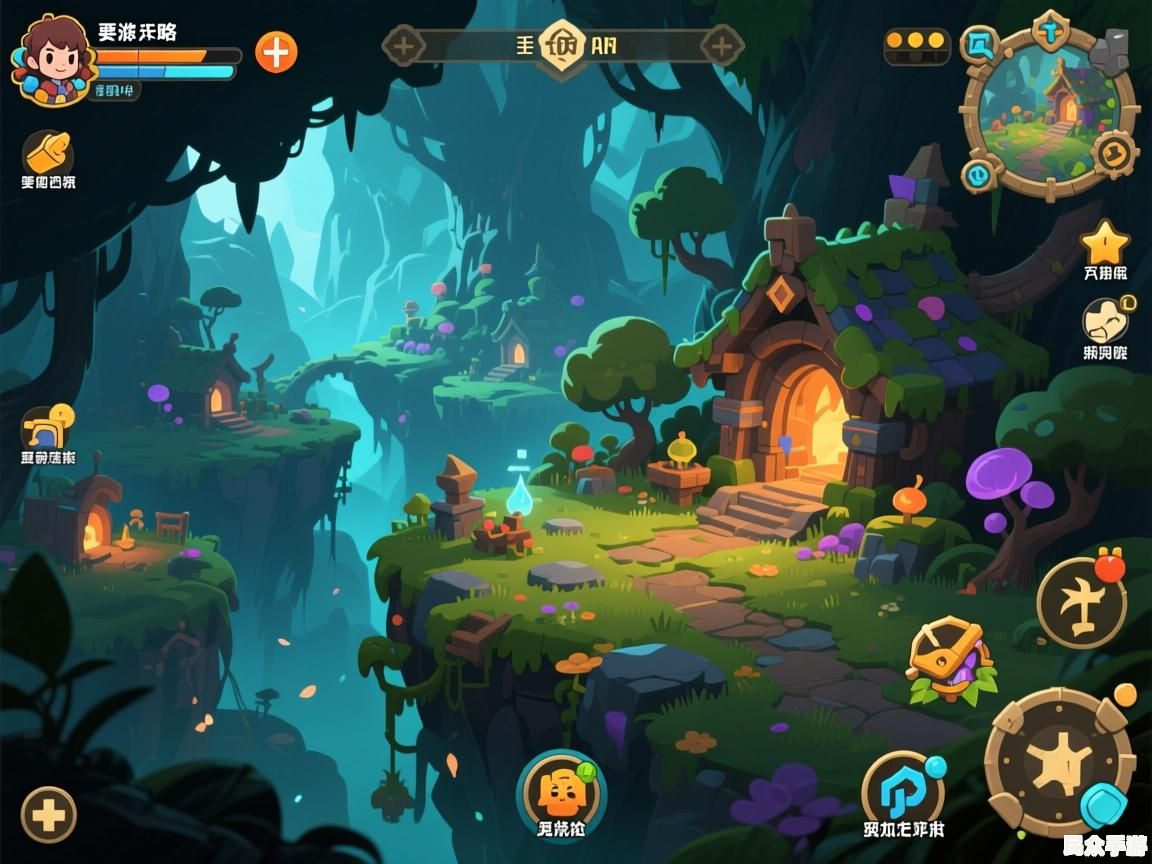Click the orange gear button on the minimap
The width and height of the screenshot is (1152, 864).
(x=1112, y=153)
